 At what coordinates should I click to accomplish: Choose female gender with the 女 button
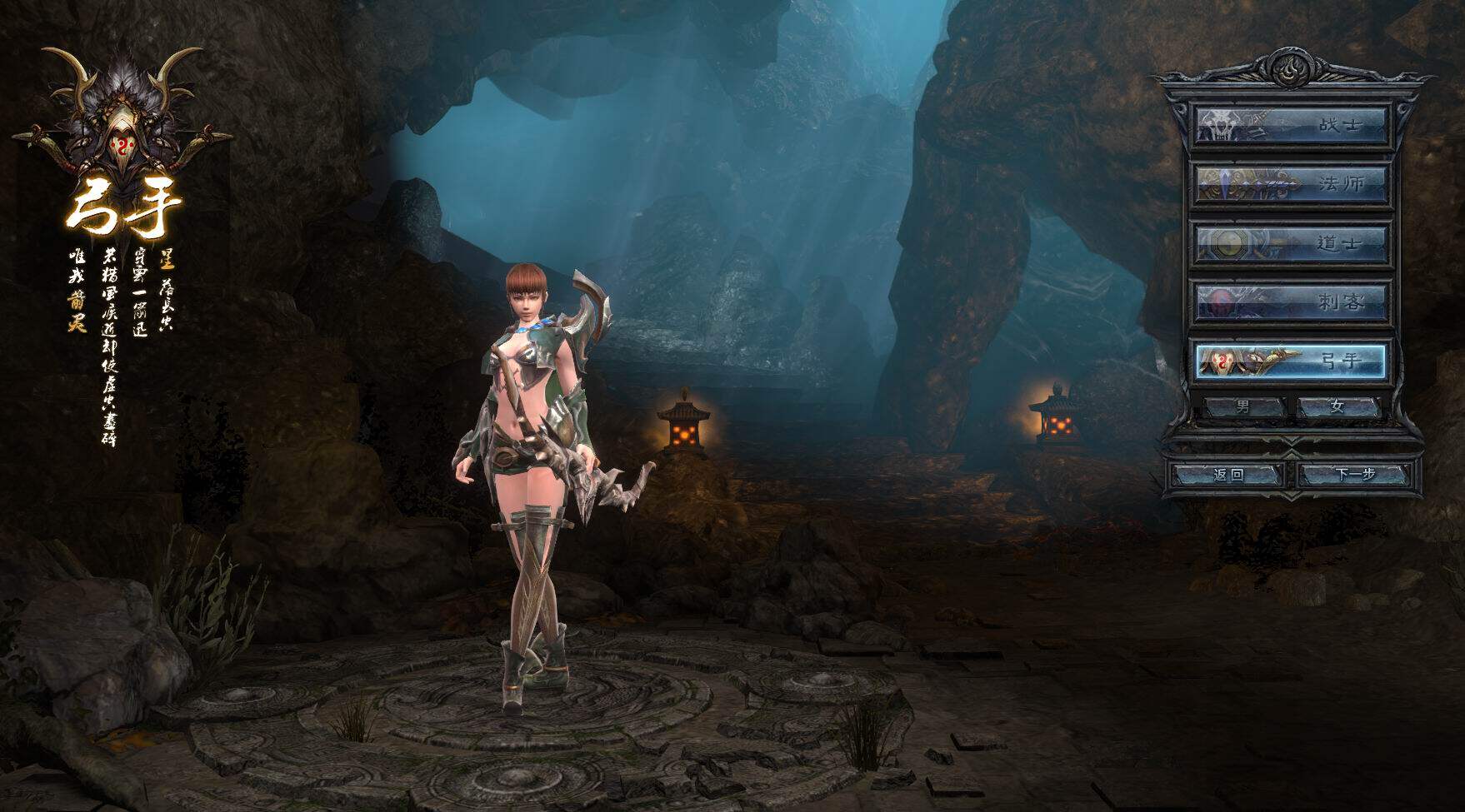[x=1338, y=407]
